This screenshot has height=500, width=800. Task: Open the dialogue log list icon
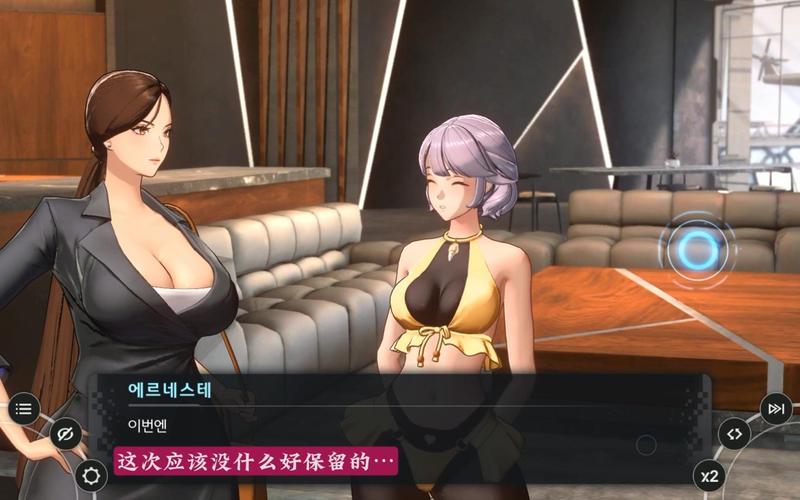coord(24,408)
